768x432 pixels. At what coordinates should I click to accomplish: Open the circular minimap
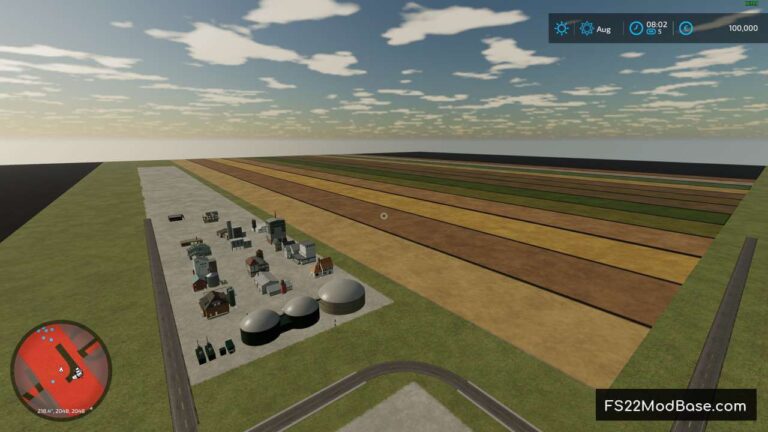pyautogui.click(x=60, y=369)
